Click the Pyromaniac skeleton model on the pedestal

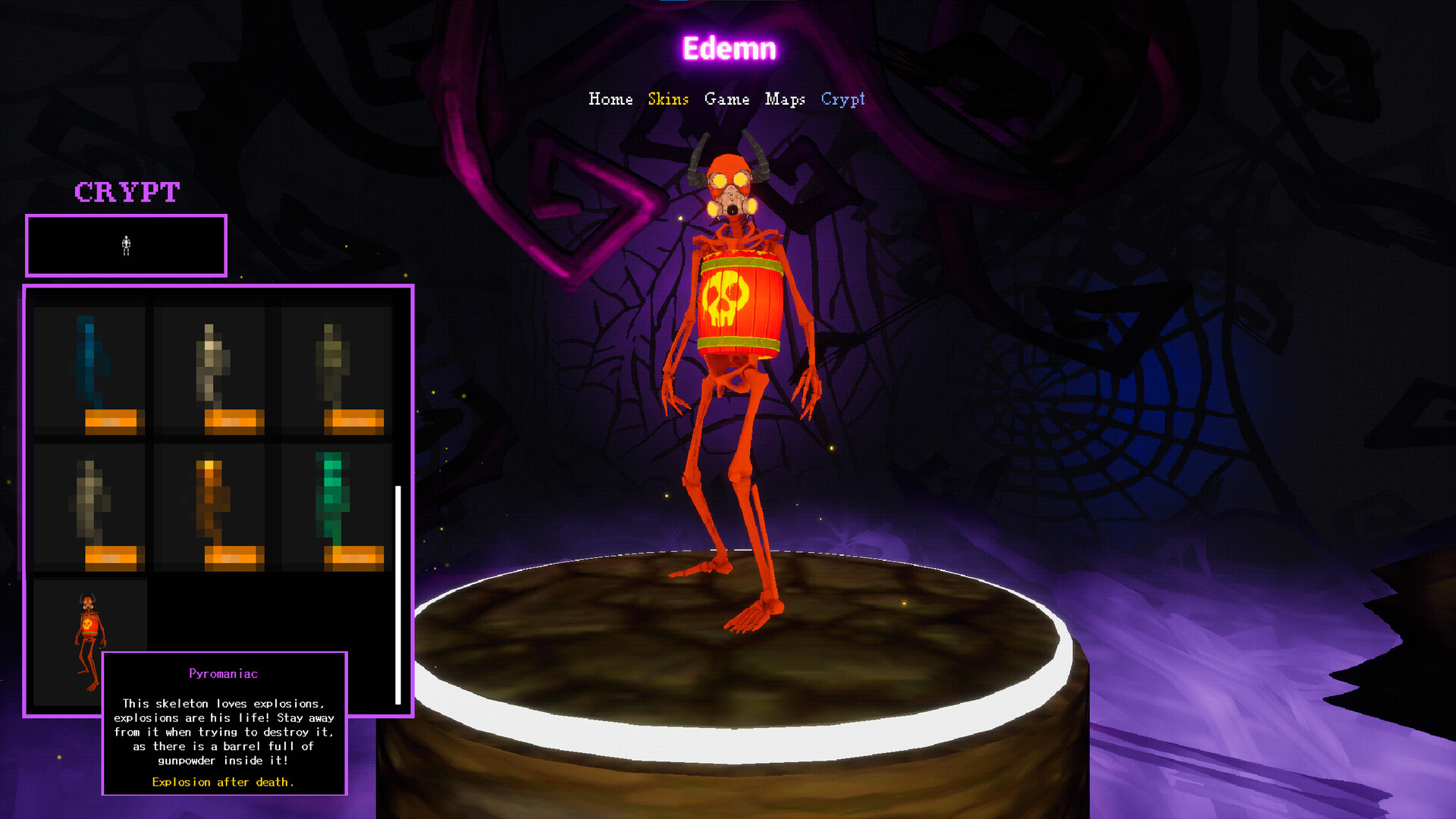click(x=732, y=341)
